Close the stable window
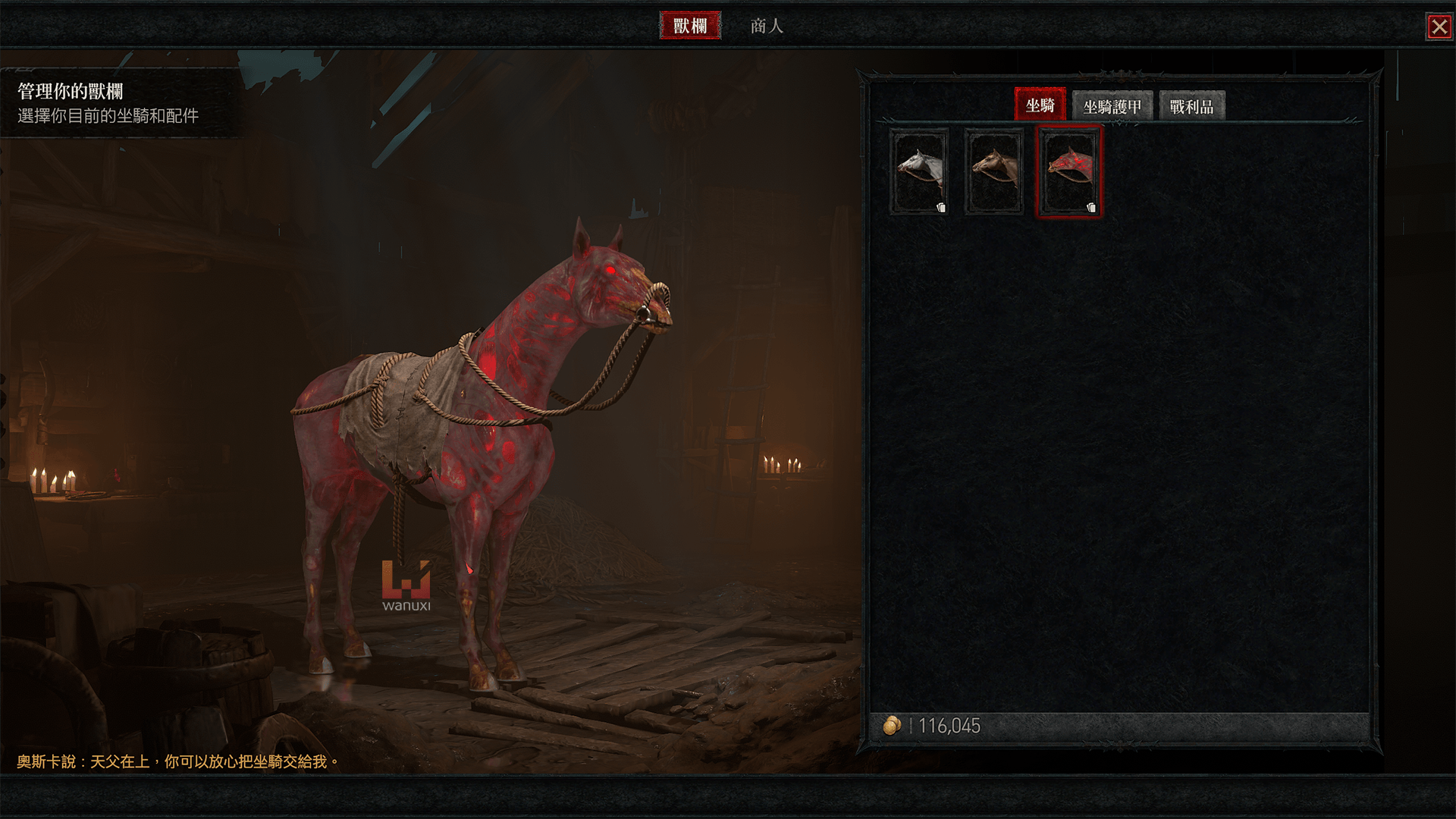The image size is (1456, 819). (x=1439, y=27)
